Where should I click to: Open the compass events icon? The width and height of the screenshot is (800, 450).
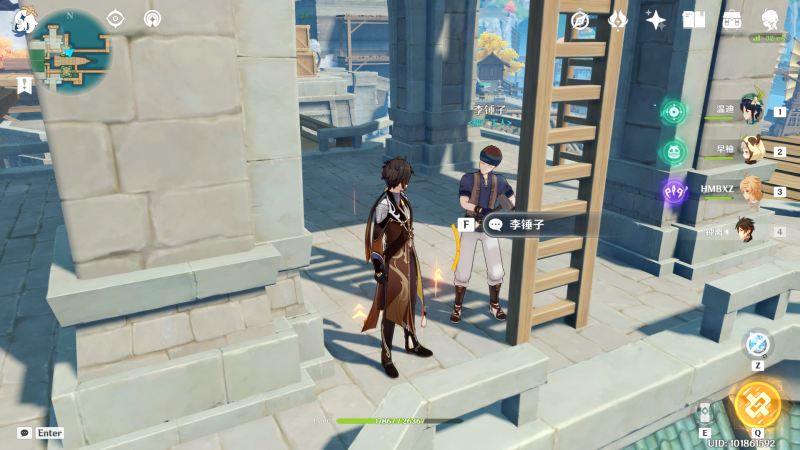[x=580, y=20]
